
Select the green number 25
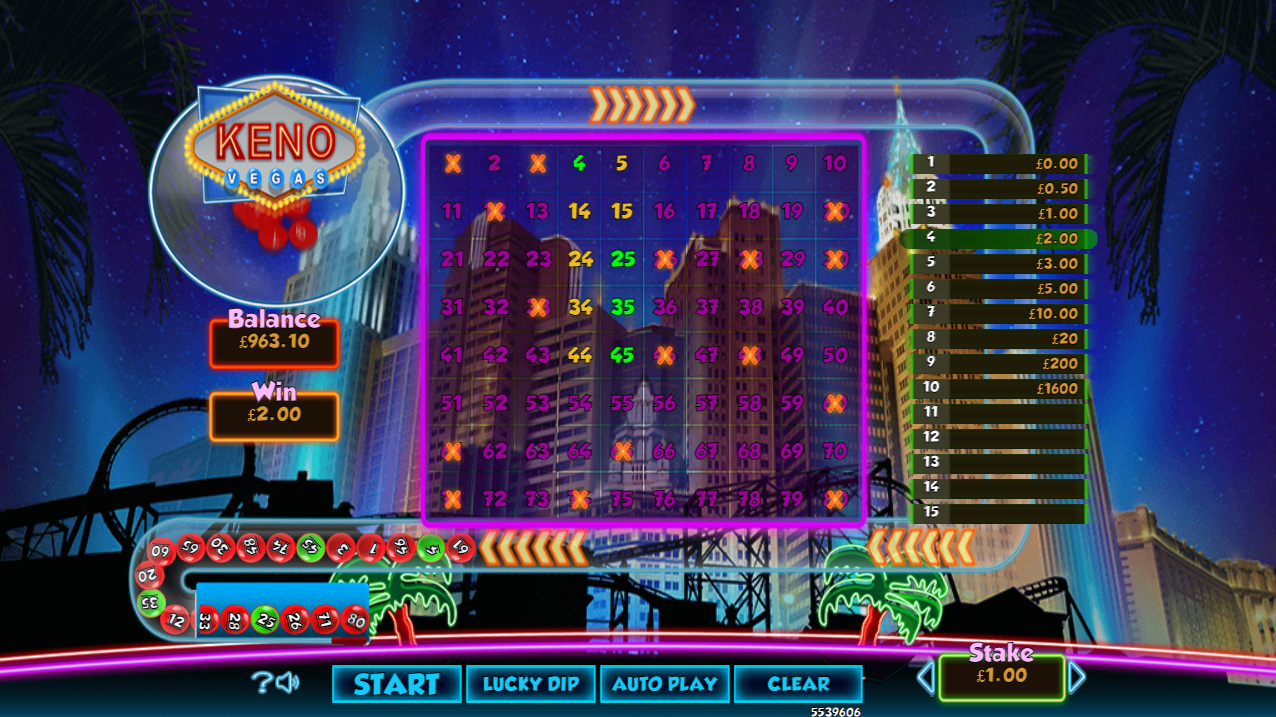(622, 259)
